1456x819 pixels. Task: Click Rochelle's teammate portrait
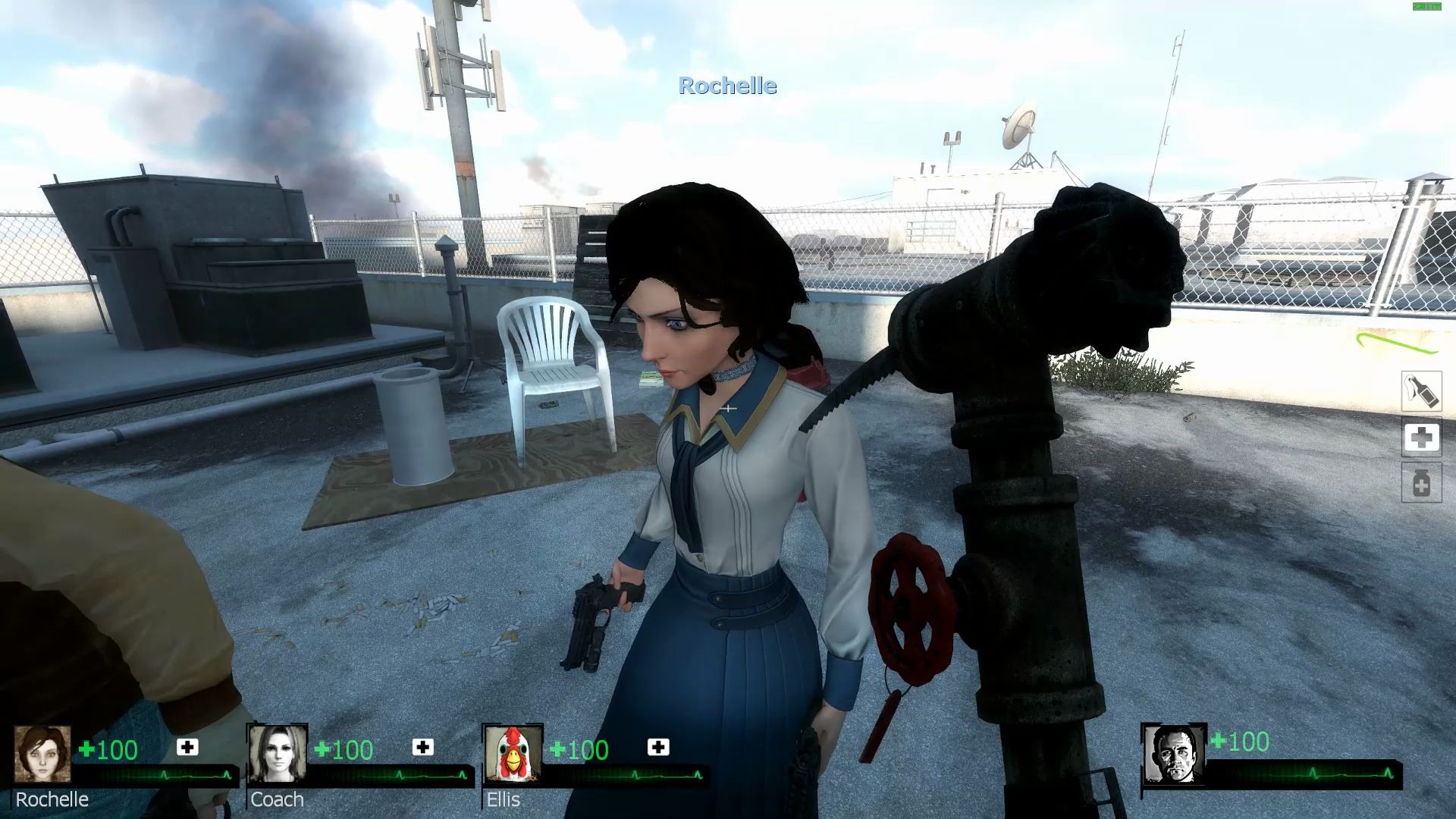pyautogui.click(x=43, y=754)
